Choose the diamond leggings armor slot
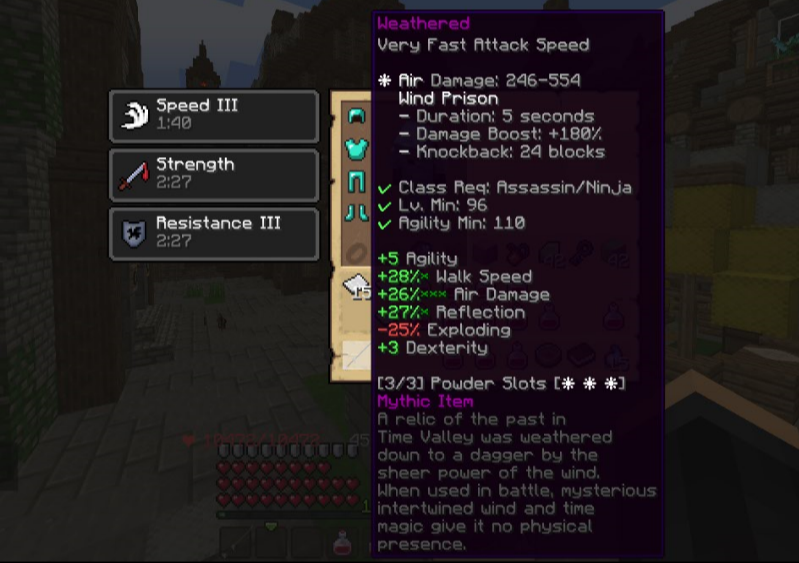This screenshot has height=563, width=799. tap(357, 182)
